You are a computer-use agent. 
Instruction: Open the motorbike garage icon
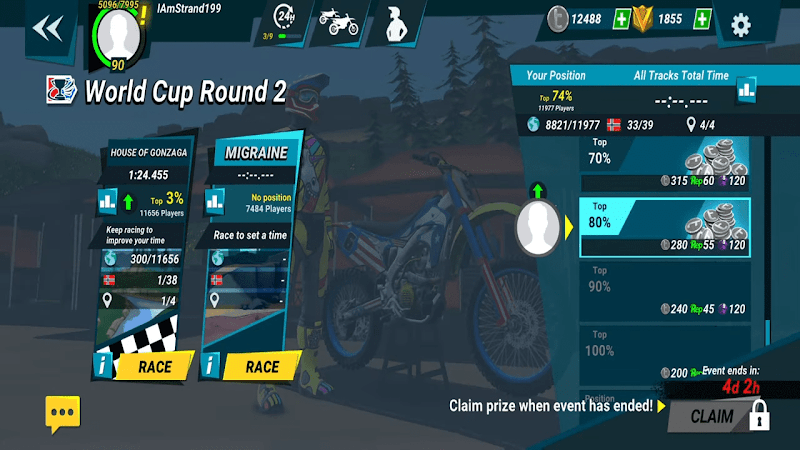(x=337, y=23)
